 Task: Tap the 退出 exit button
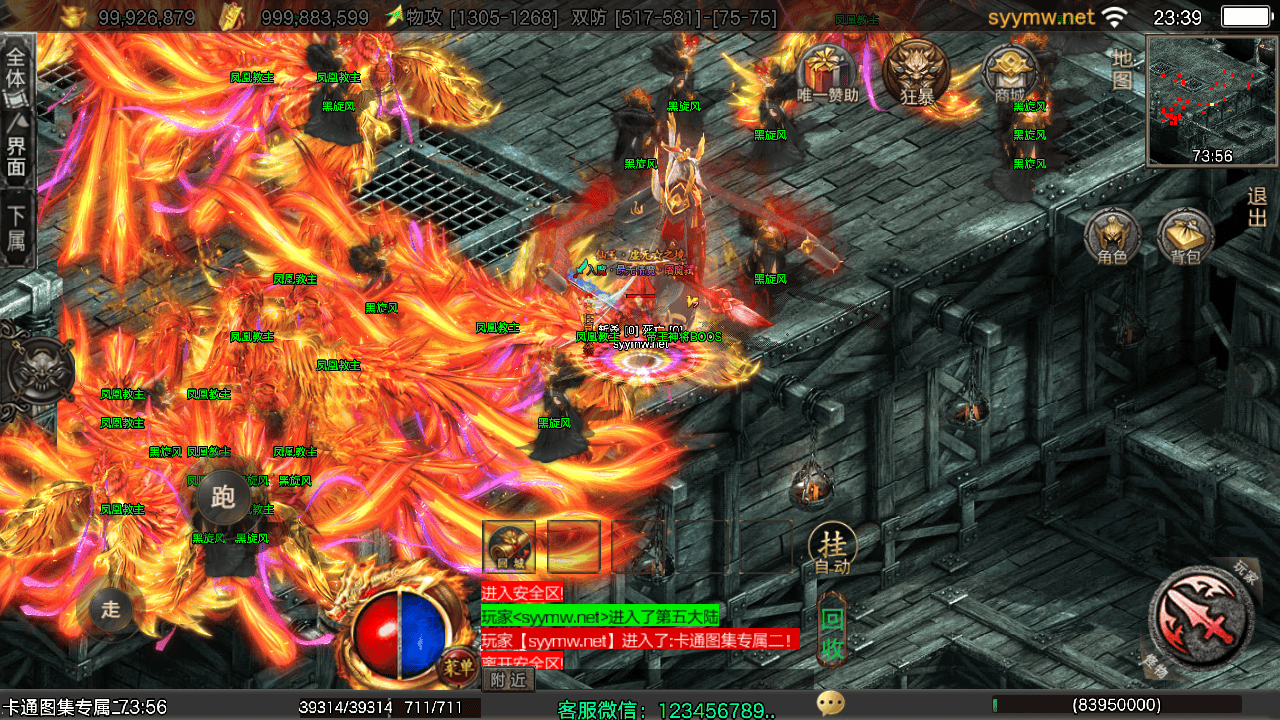pyautogui.click(x=1257, y=208)
